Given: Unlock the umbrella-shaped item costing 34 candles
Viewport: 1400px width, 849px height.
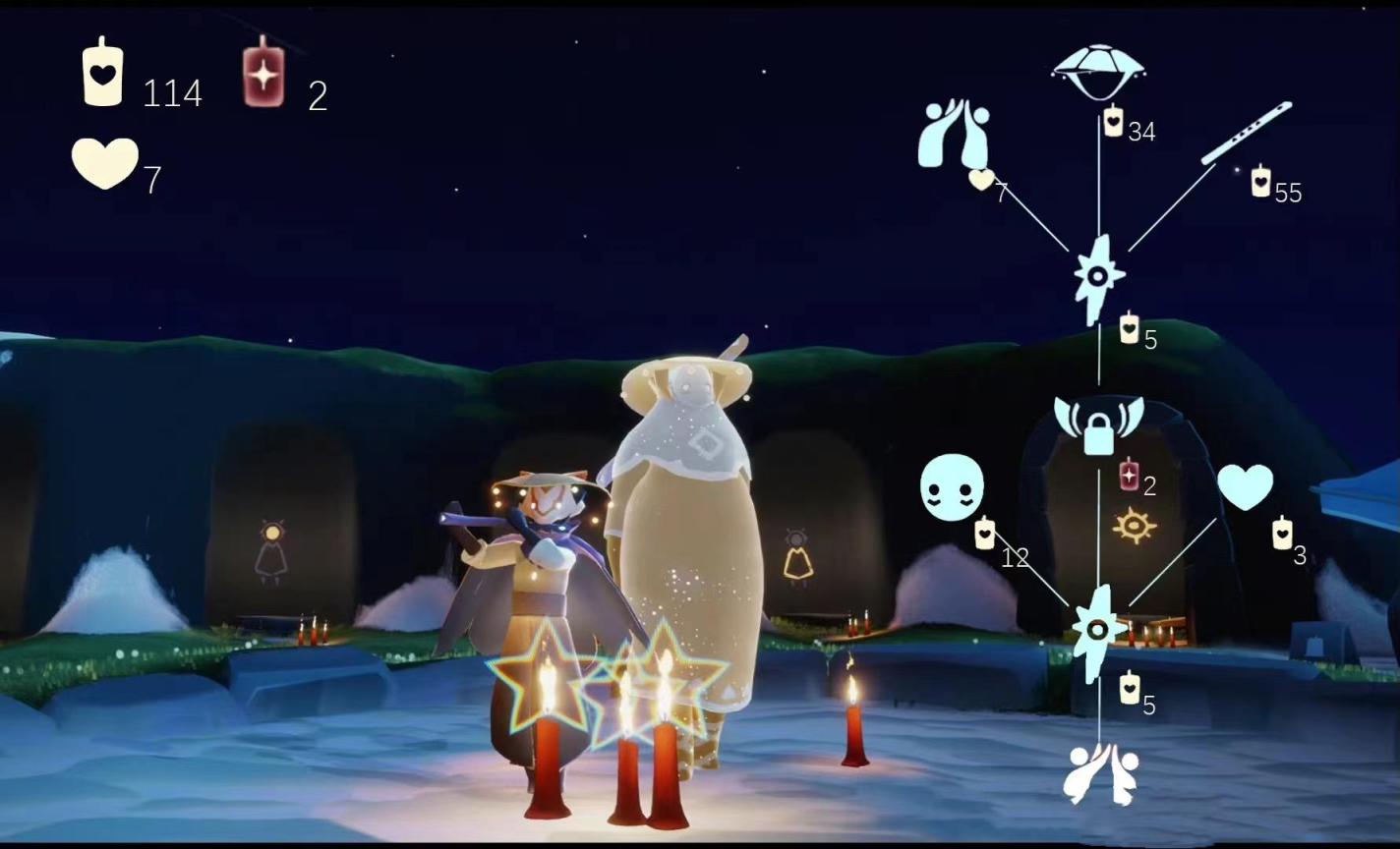Looking at the screenshot, I should point(1098,72).
